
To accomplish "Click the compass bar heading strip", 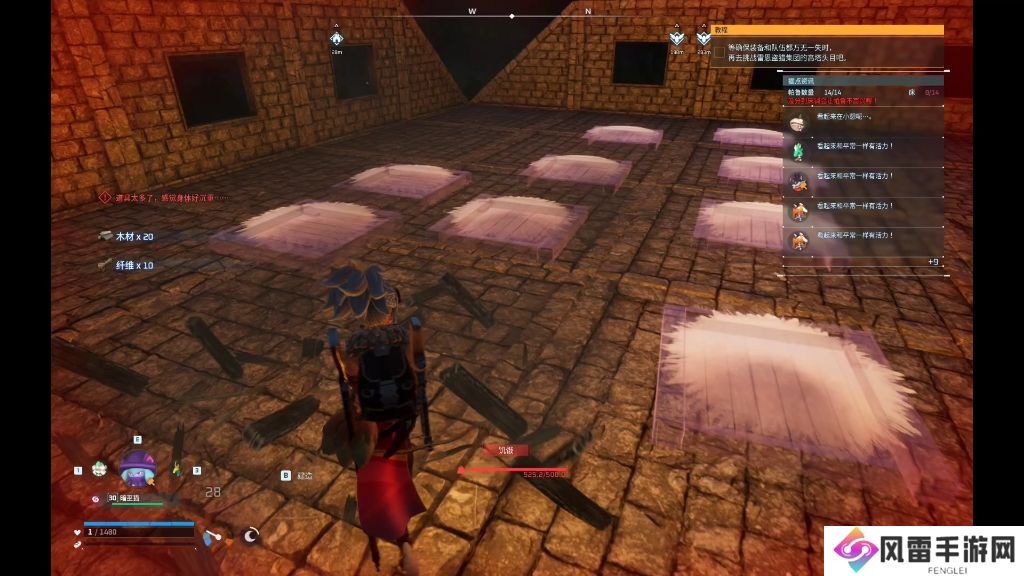I will coord(512,16).
